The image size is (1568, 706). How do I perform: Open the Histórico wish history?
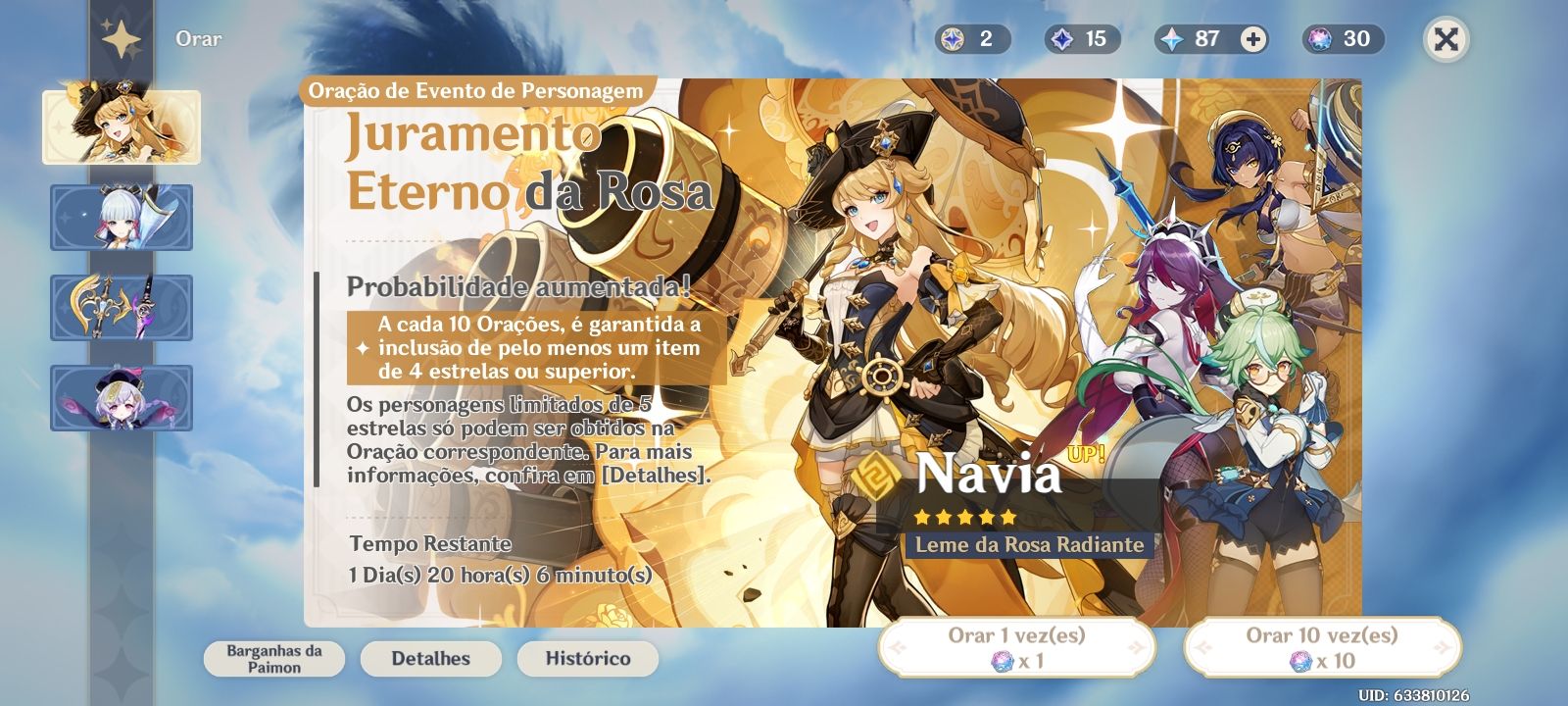[x=586, y=658]
